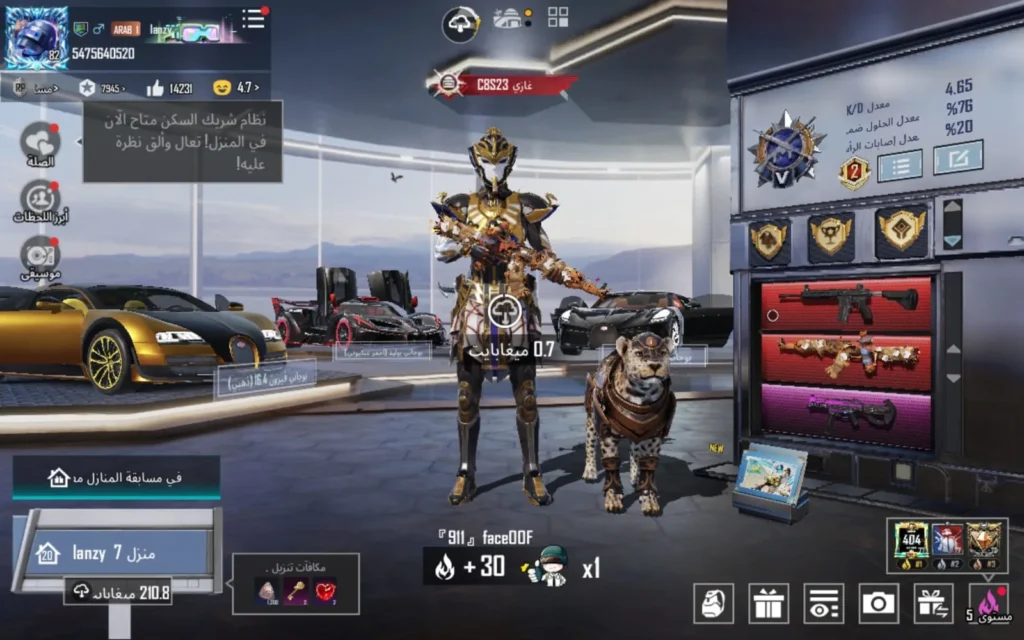Show the likes count with thumbs-up icon

tap(170, 88)
